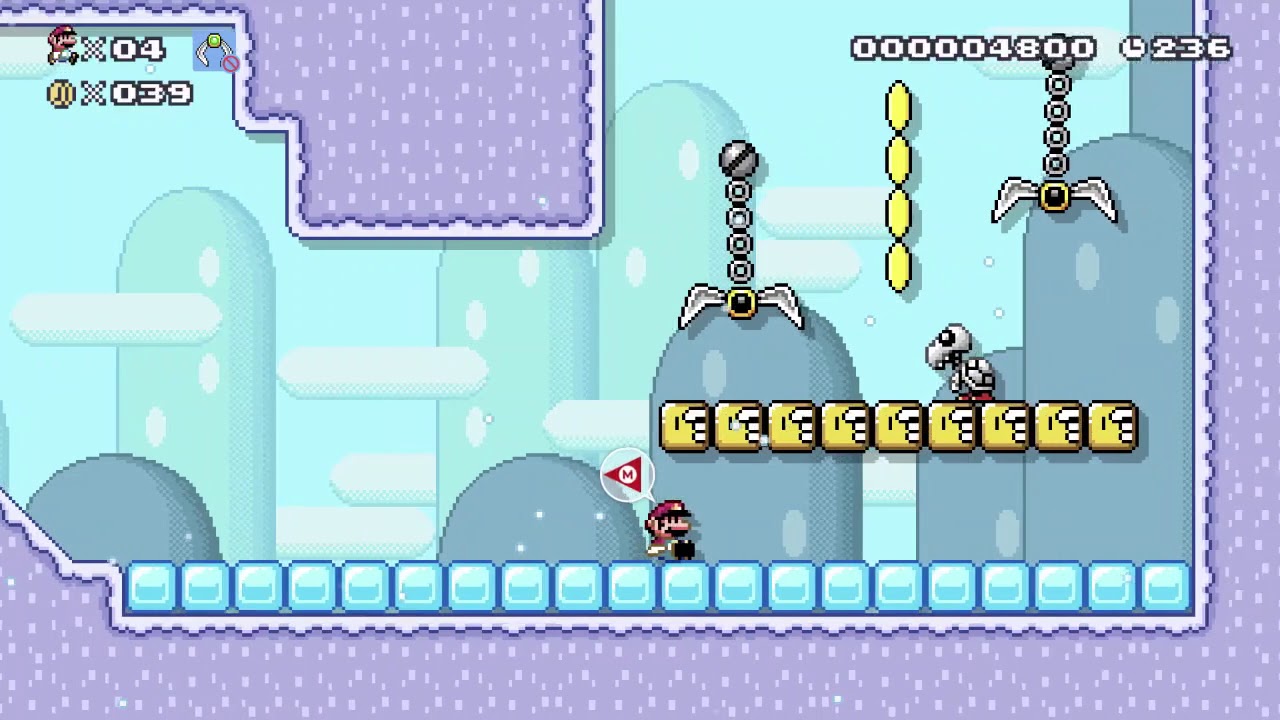
Task: Click the Grinder saw blade on the chain
Action: click(x=739, y=158)
